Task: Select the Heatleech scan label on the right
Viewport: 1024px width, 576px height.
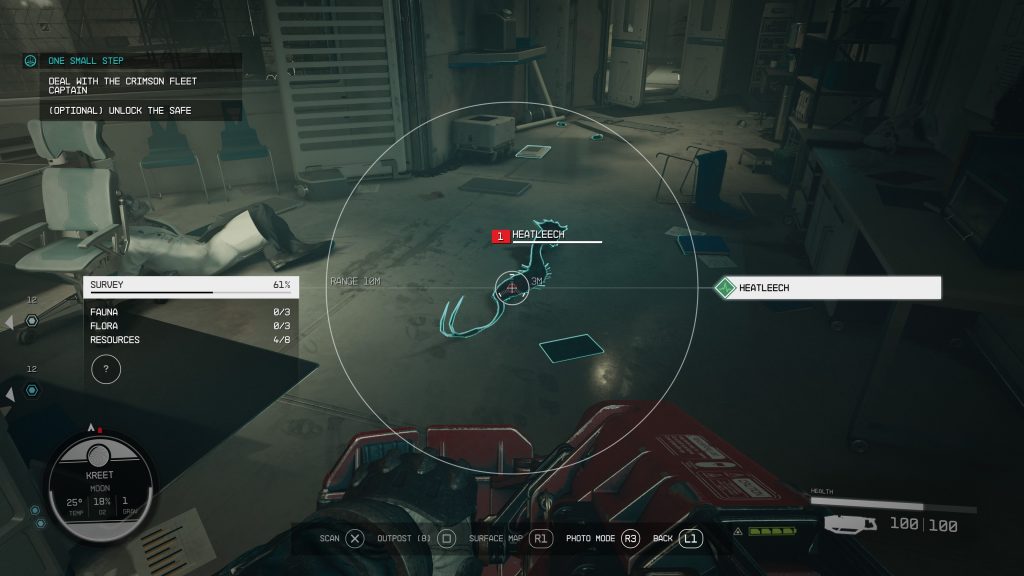Action: [828, 288]
